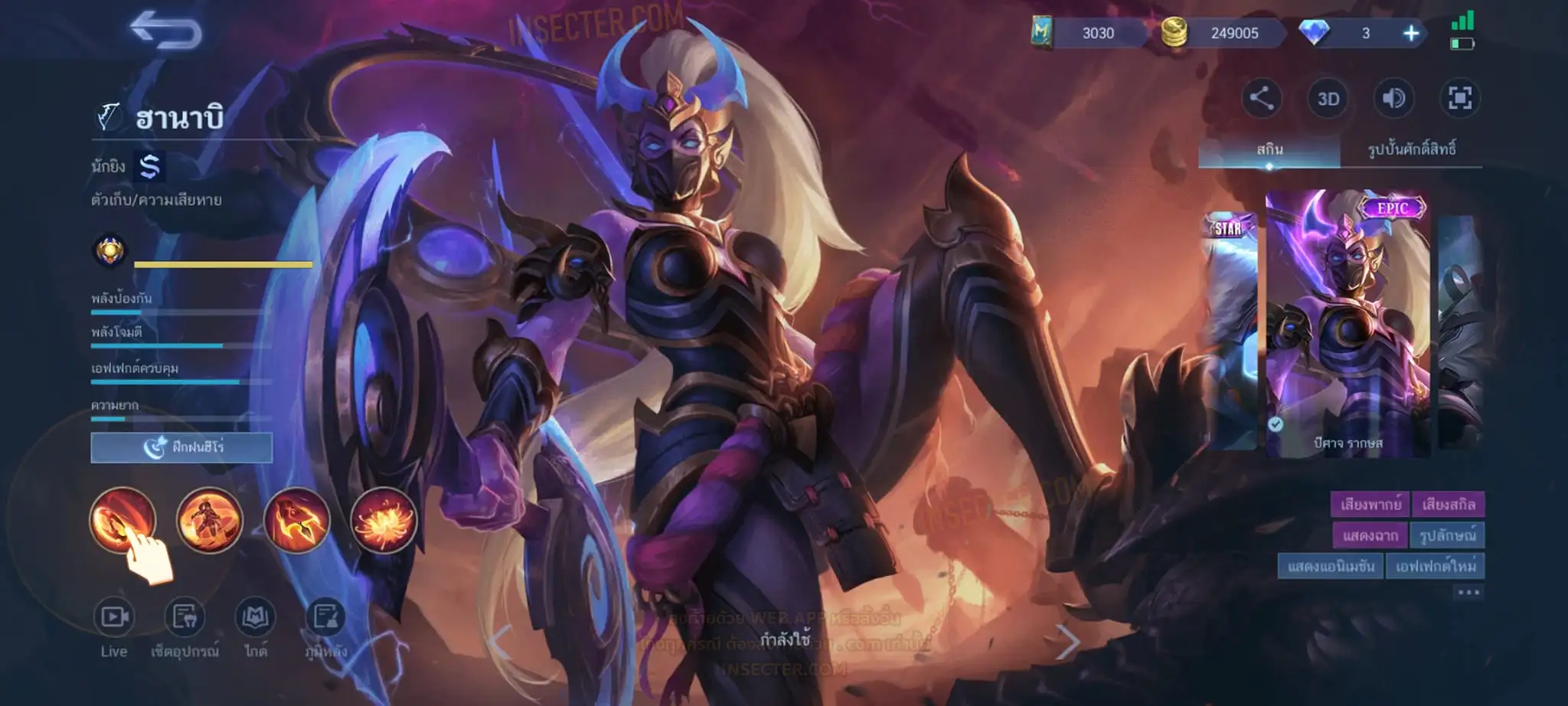The image size is (1568, 706).
Task: Go to next skin with right arrow
Action: click(1067, 642)
